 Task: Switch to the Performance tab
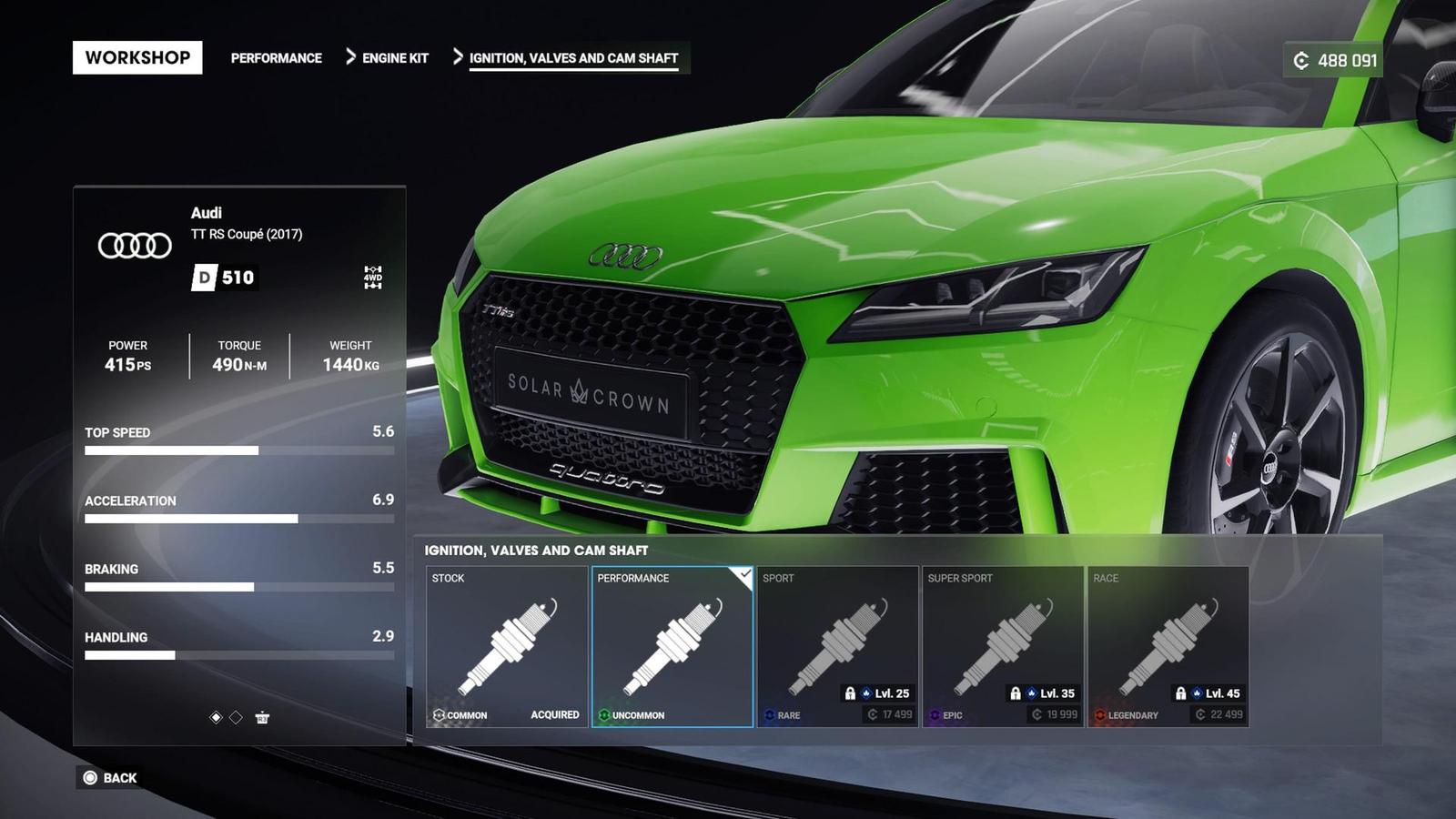point(278,57)
